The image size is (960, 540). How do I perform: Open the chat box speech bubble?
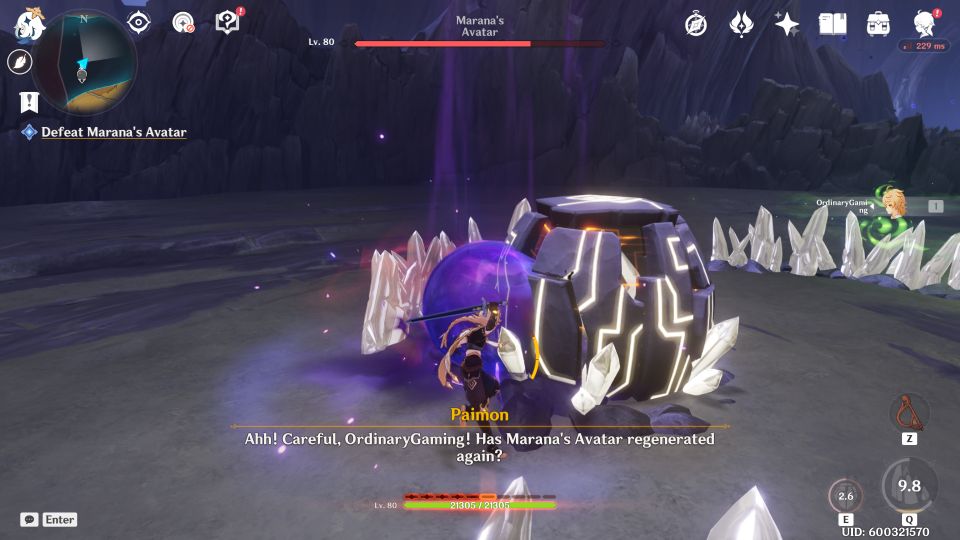click(29, 520)
